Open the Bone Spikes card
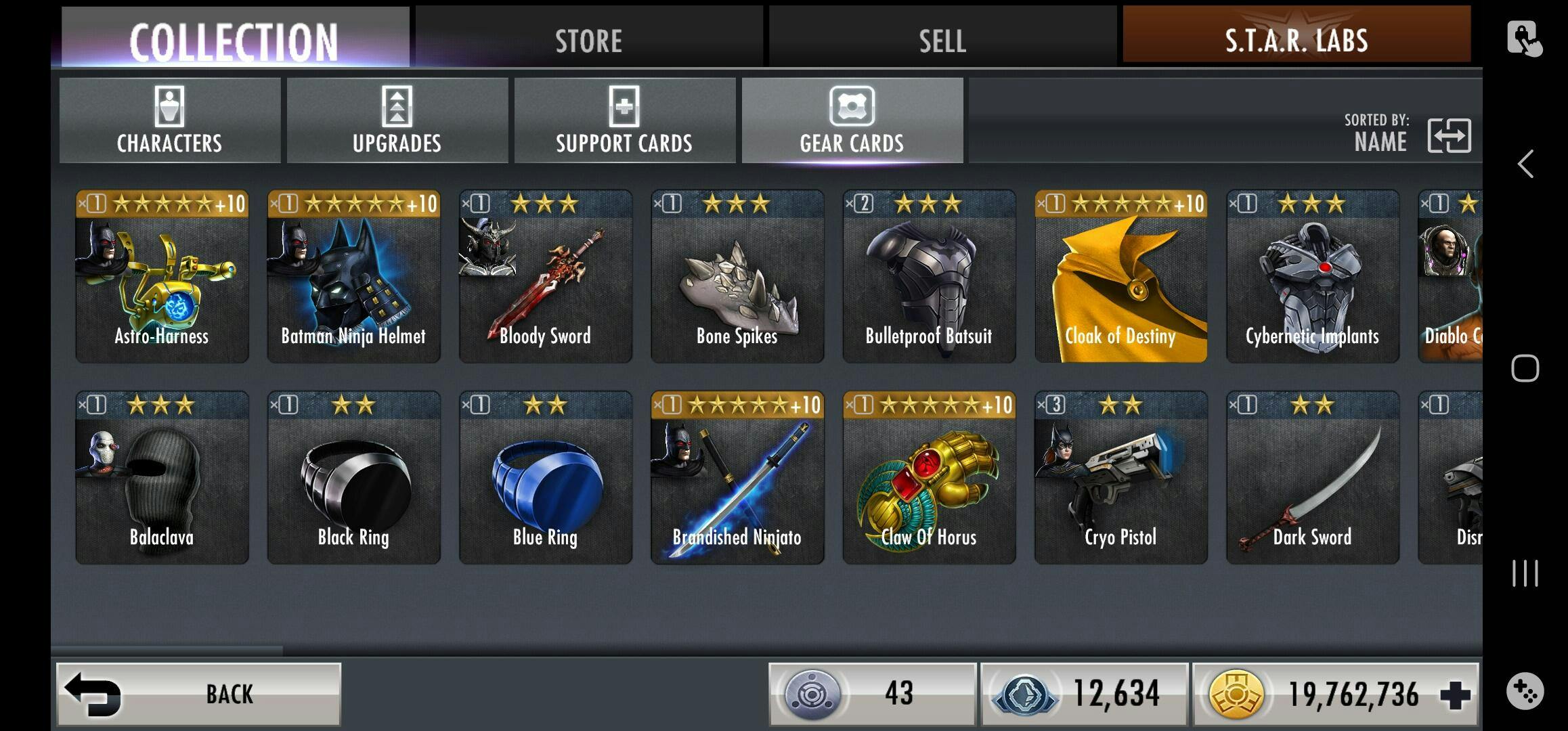 click(737, 277)
